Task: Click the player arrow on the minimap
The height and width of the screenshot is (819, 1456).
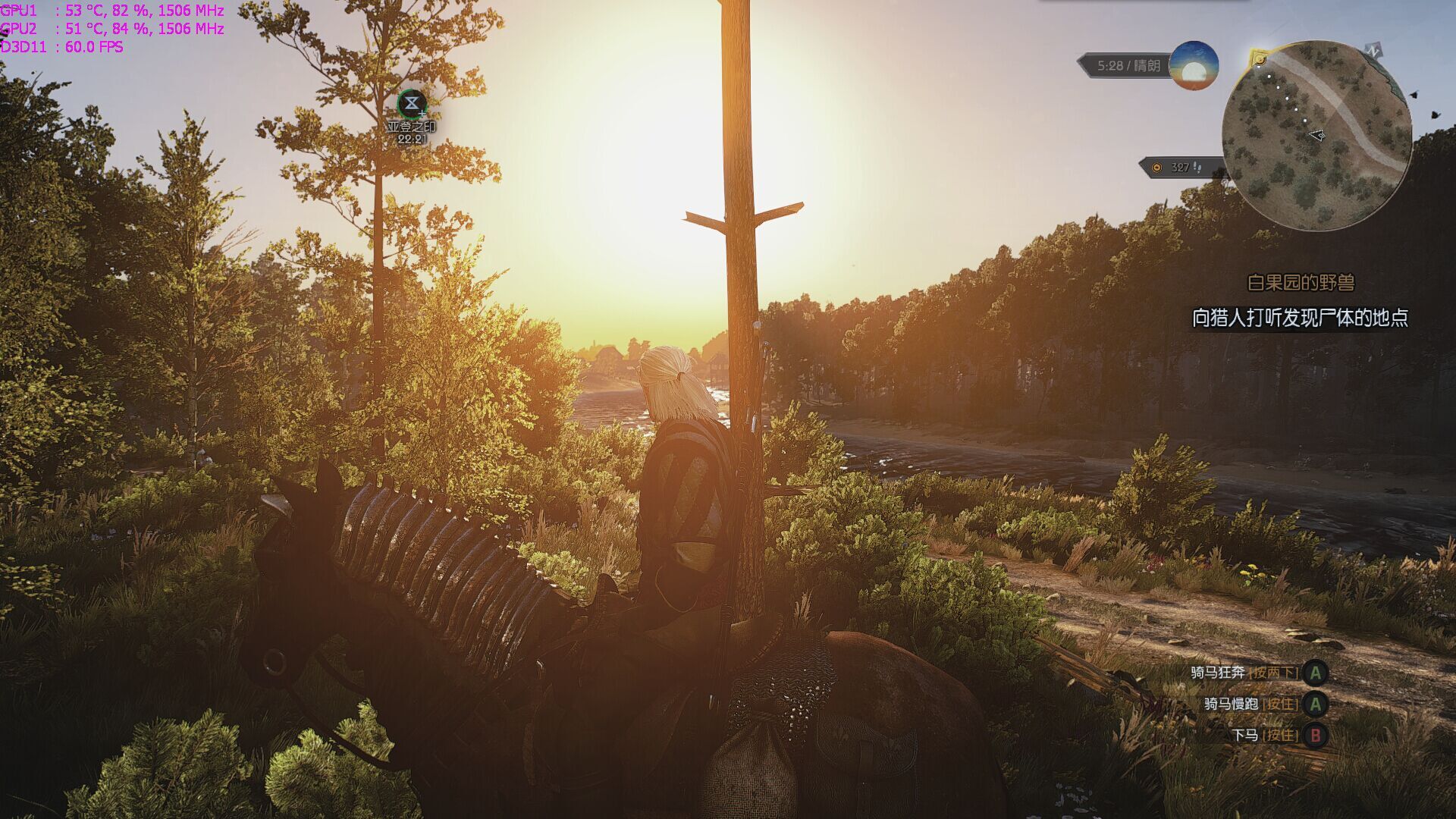Action: [1318, 136]
